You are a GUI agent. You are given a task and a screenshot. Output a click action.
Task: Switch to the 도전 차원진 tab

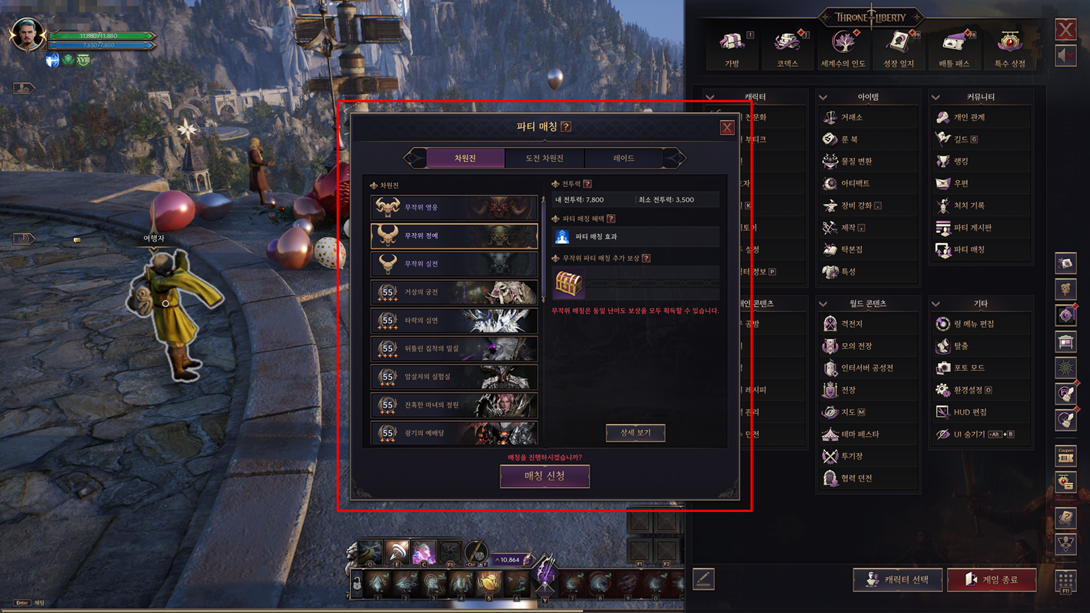544,158
